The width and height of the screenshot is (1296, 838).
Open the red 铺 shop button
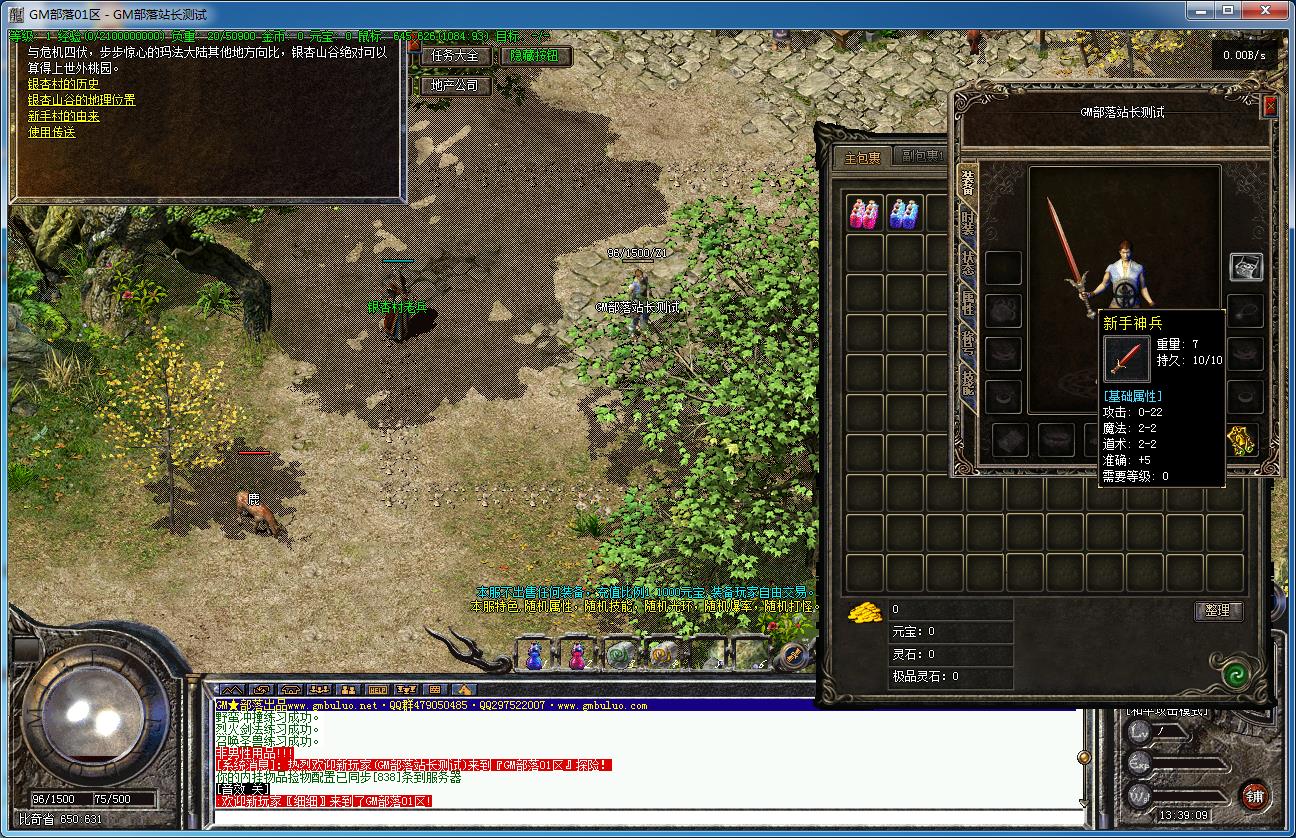click(x=1254, y=796)
